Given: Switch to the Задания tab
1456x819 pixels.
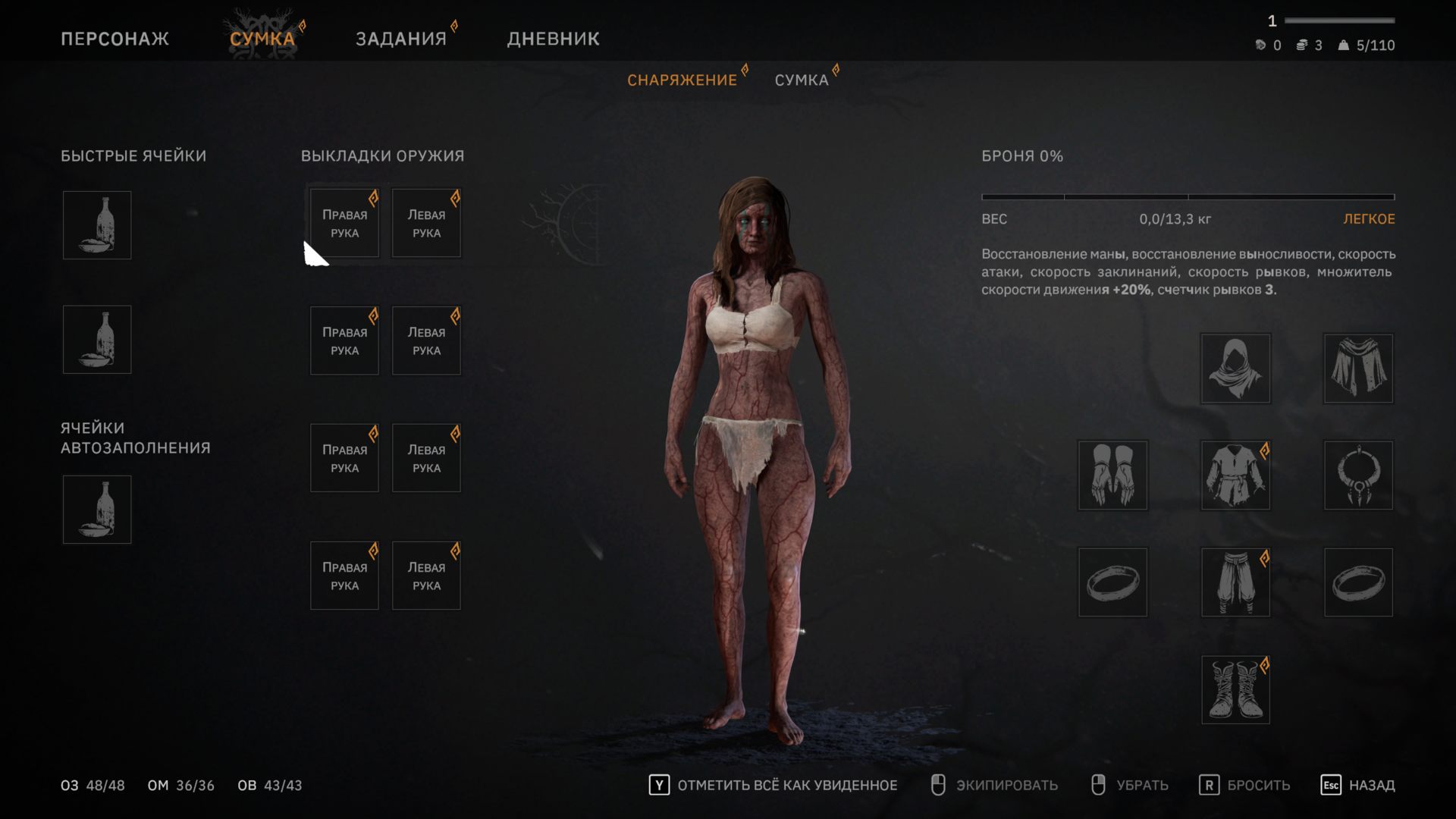Looking at the screenshot, I should click(401, 39).
